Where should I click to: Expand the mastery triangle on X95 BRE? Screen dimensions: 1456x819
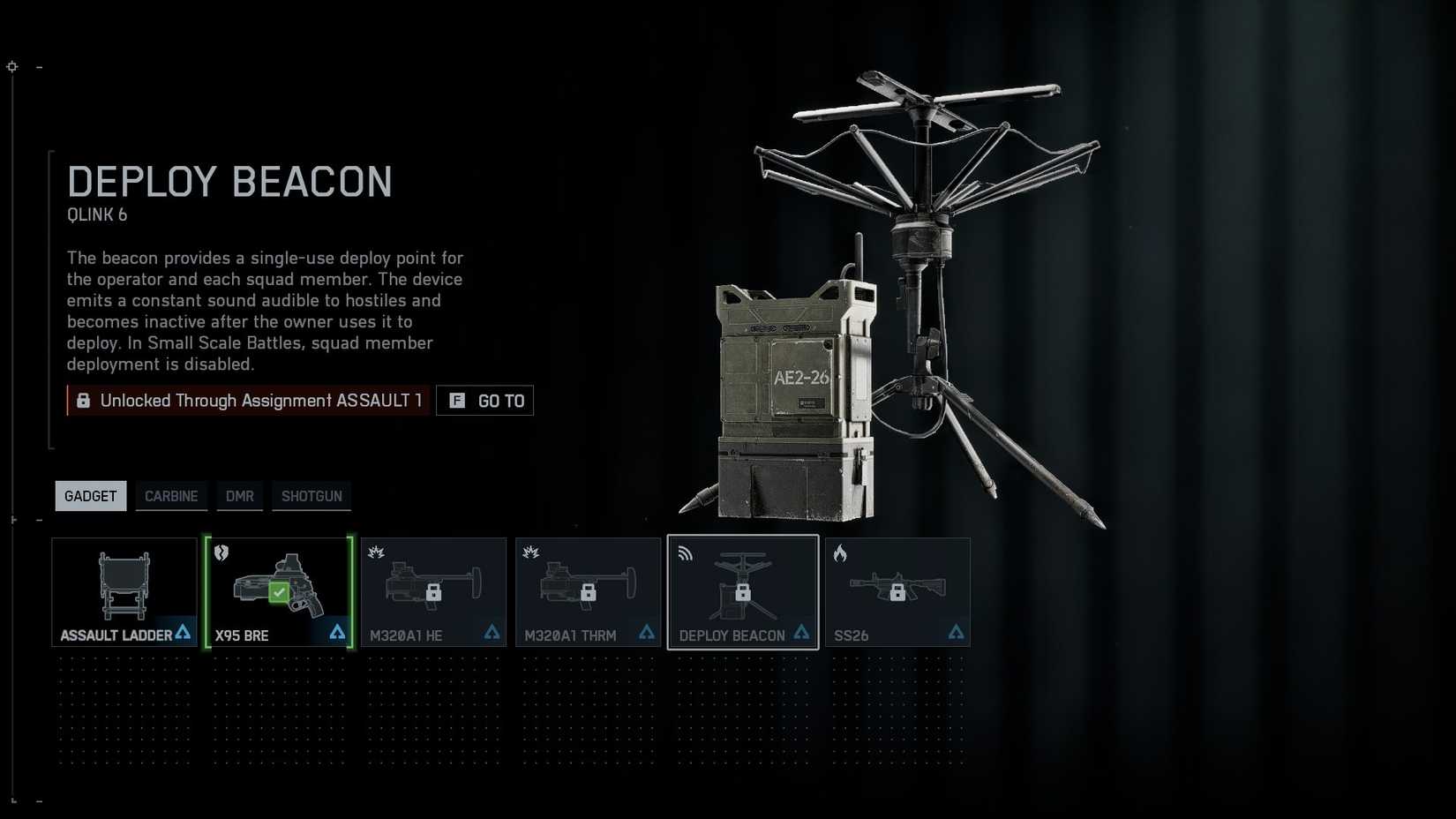click(x=338, y=632)
